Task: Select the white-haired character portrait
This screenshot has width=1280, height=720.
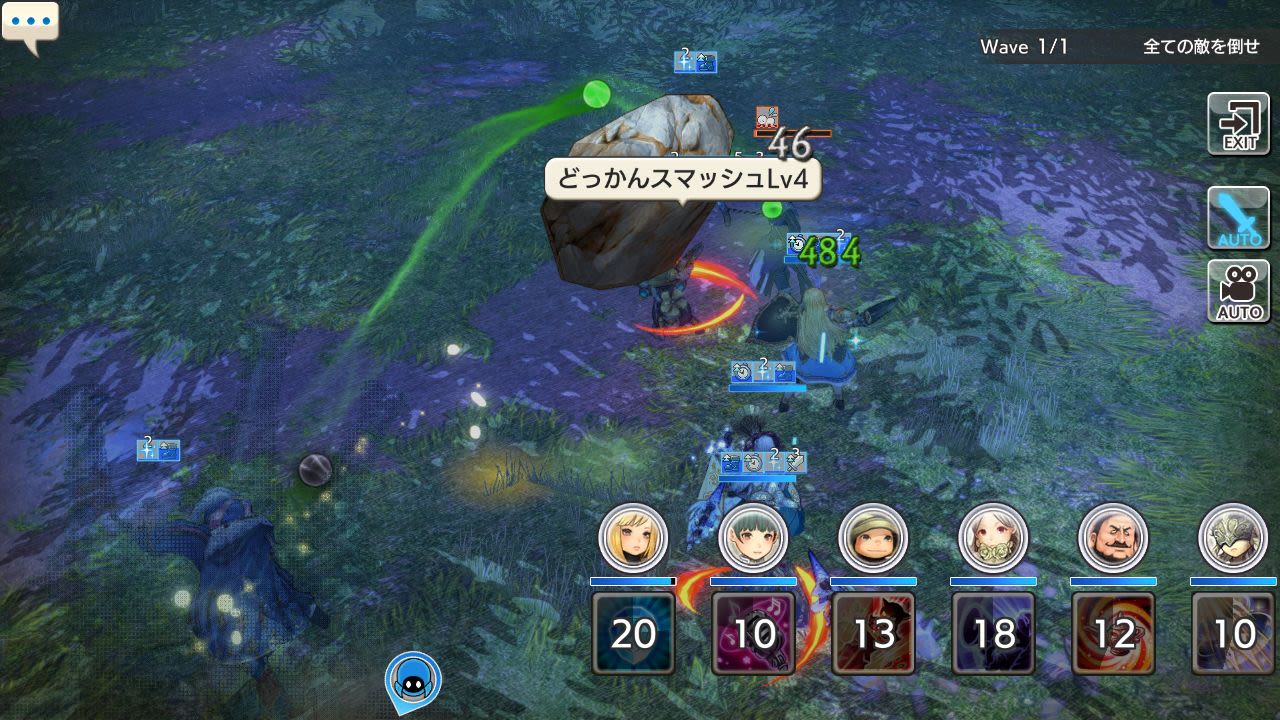Action: tap(993, 538)
